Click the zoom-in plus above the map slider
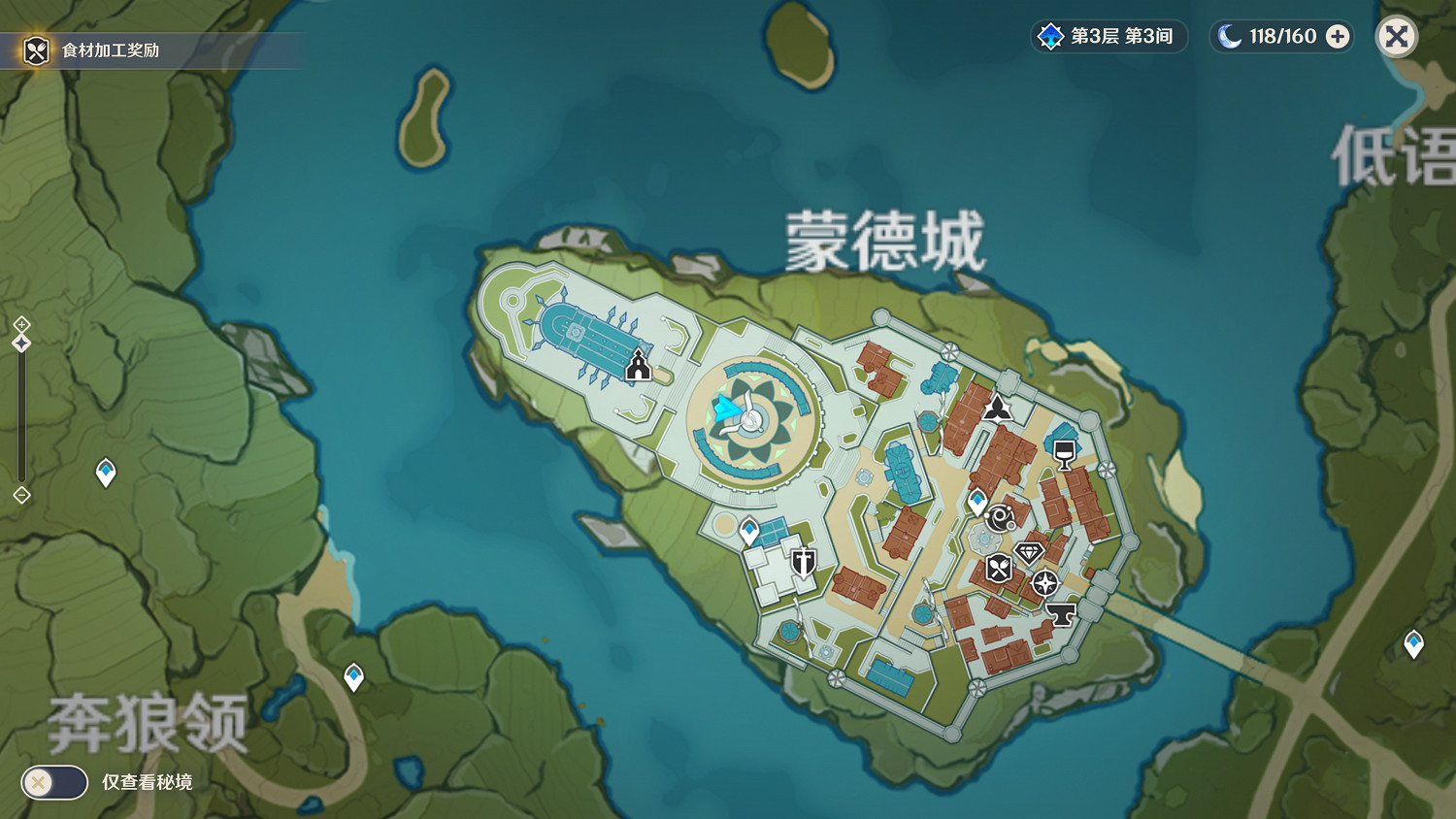Image resolution: width=1456 pixels, height=819 pixels. coord(21,323)
